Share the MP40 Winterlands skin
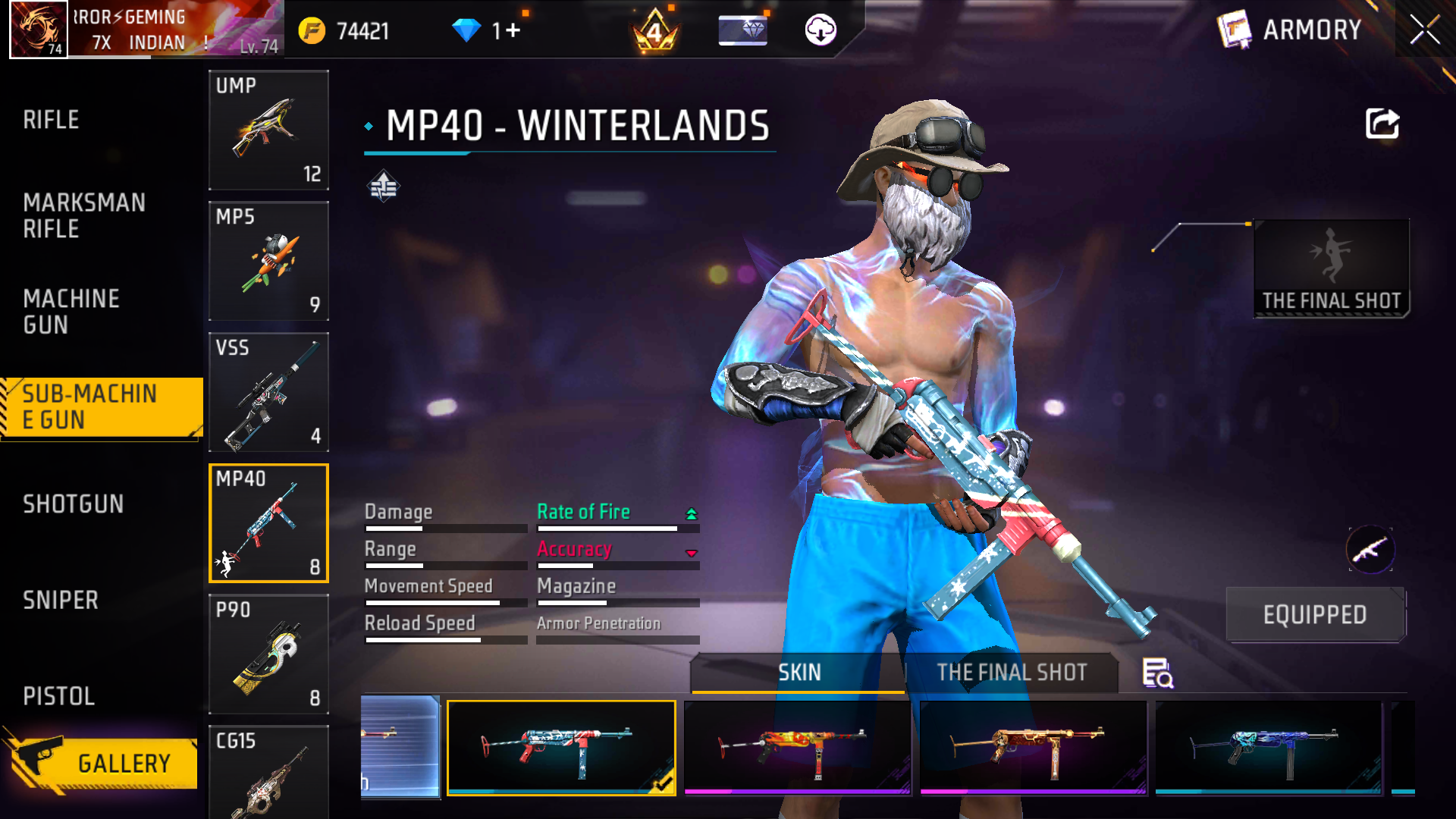 click(x=1382, y=124)
